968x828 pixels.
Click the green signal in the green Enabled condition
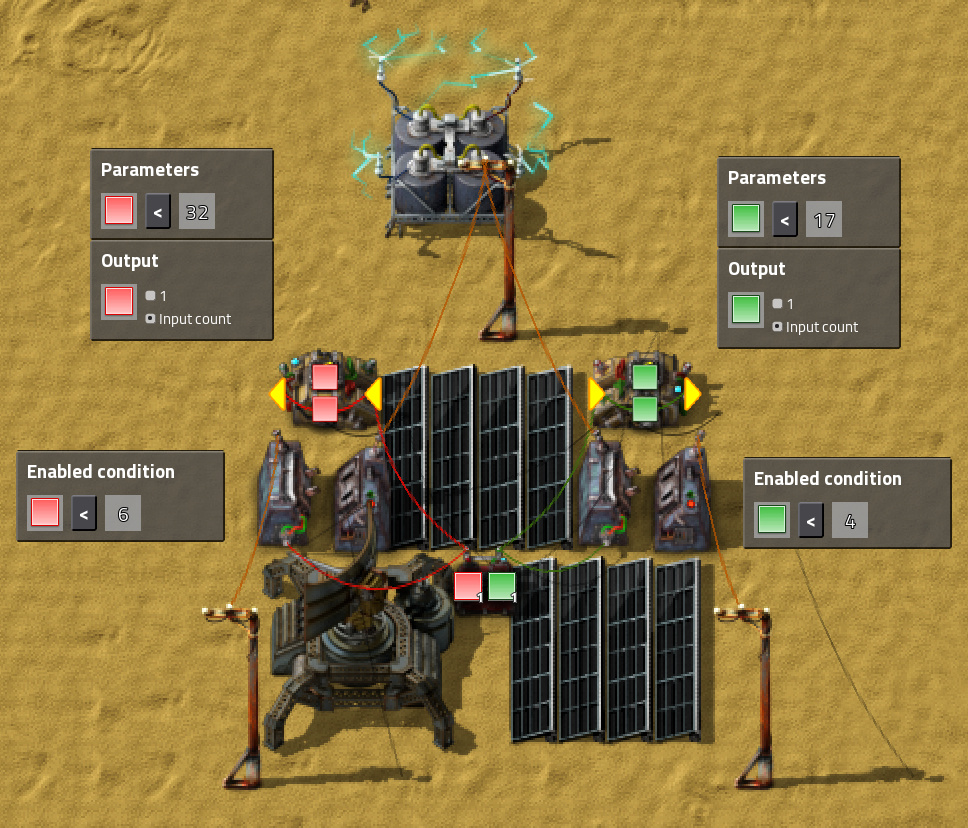pyautogui.click(x=772, y=520)
